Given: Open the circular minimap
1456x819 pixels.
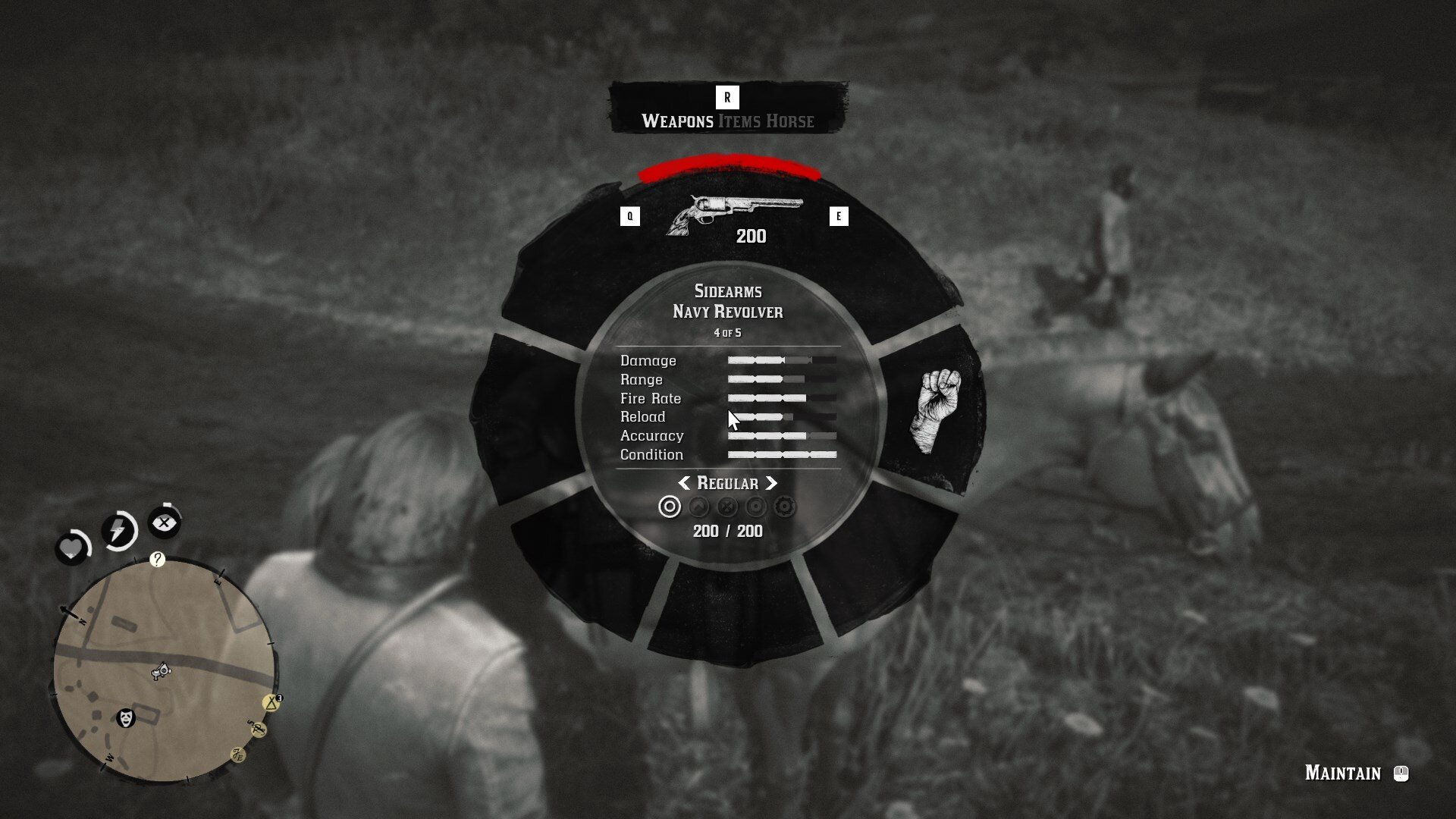Looking at the screenshot, I should pyautogui.click(x=163, y=669).
